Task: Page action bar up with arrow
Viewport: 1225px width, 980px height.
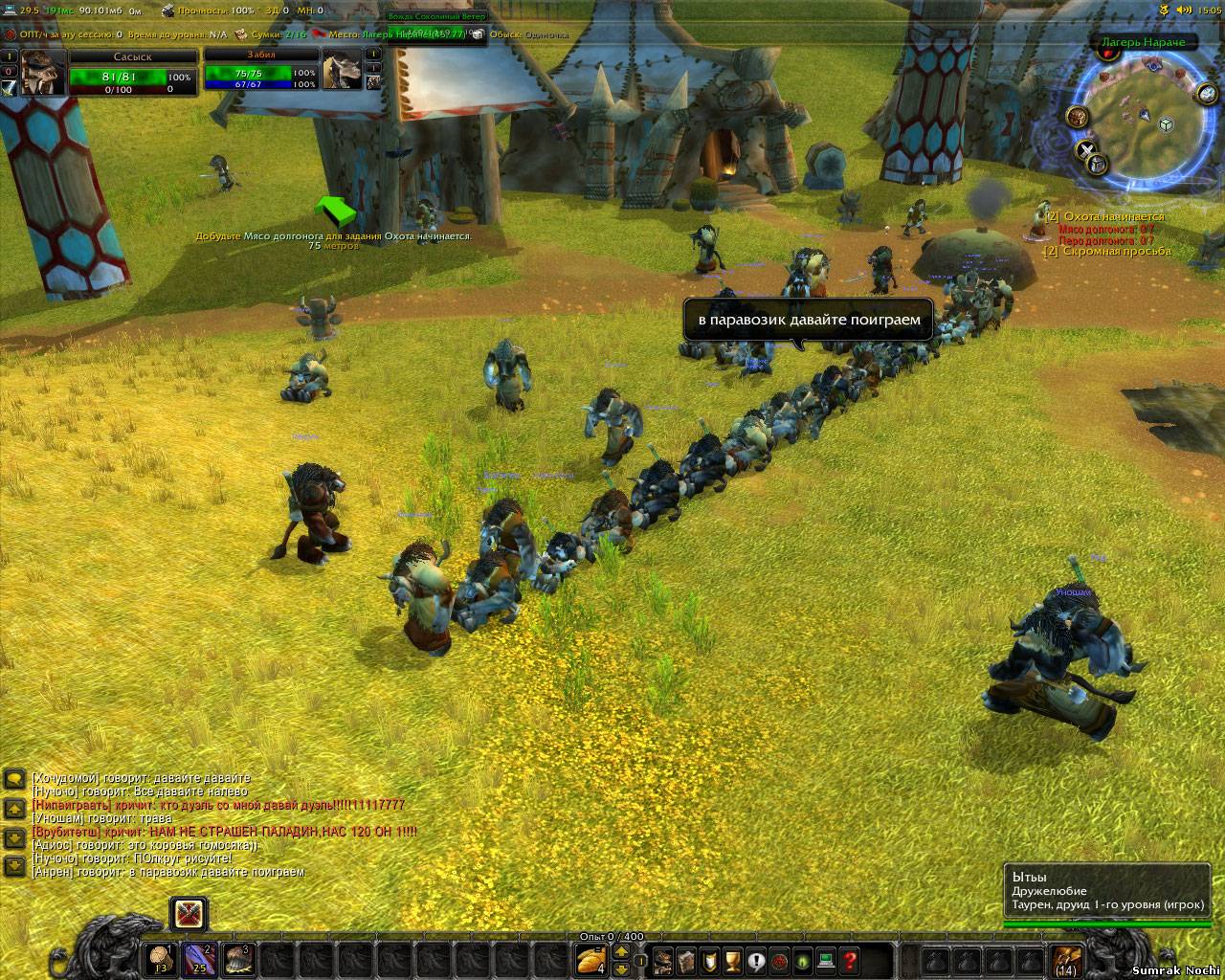Action: pos(621,949)
